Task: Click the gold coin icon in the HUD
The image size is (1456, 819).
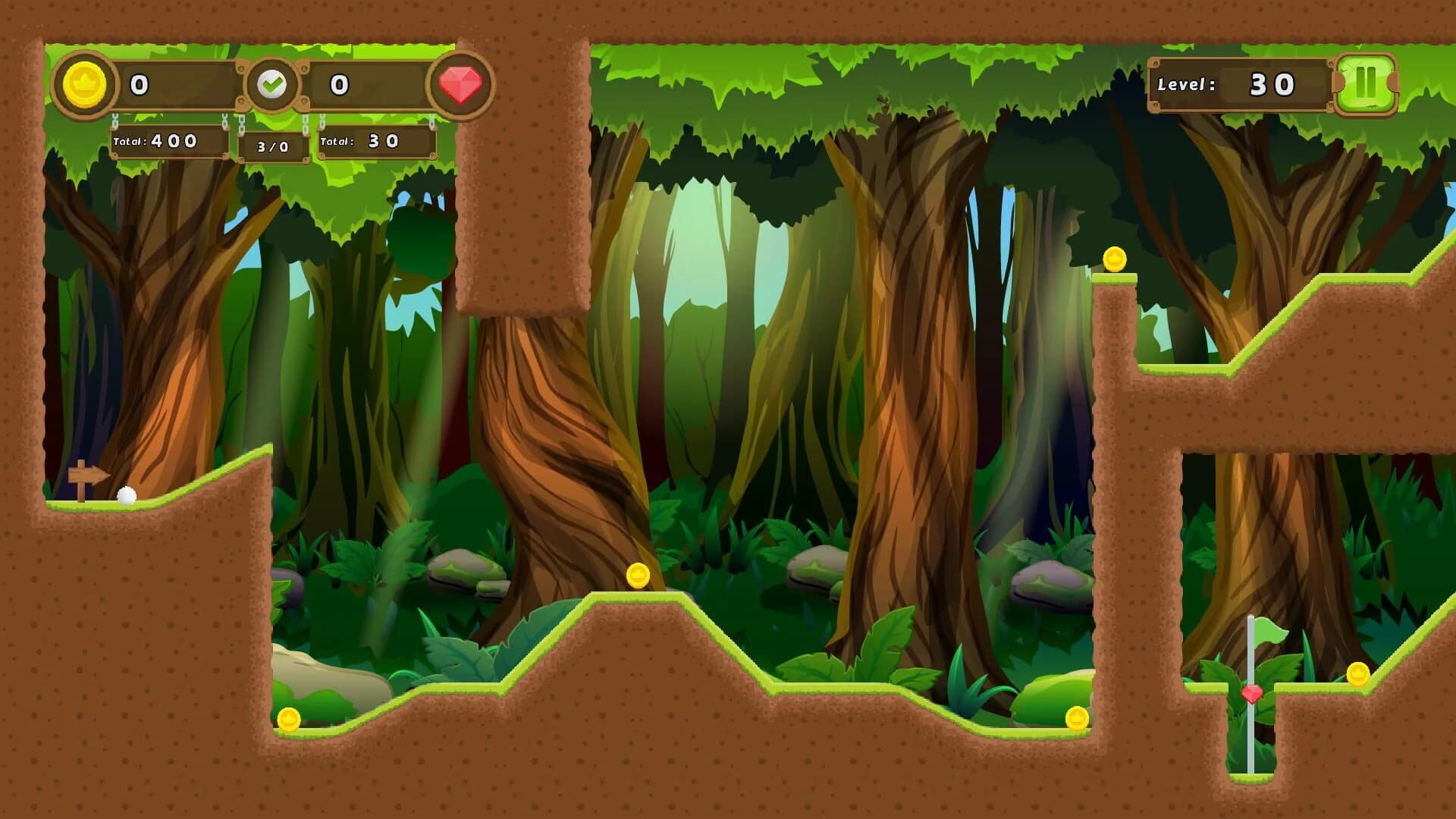Action: tap(86, 85)
